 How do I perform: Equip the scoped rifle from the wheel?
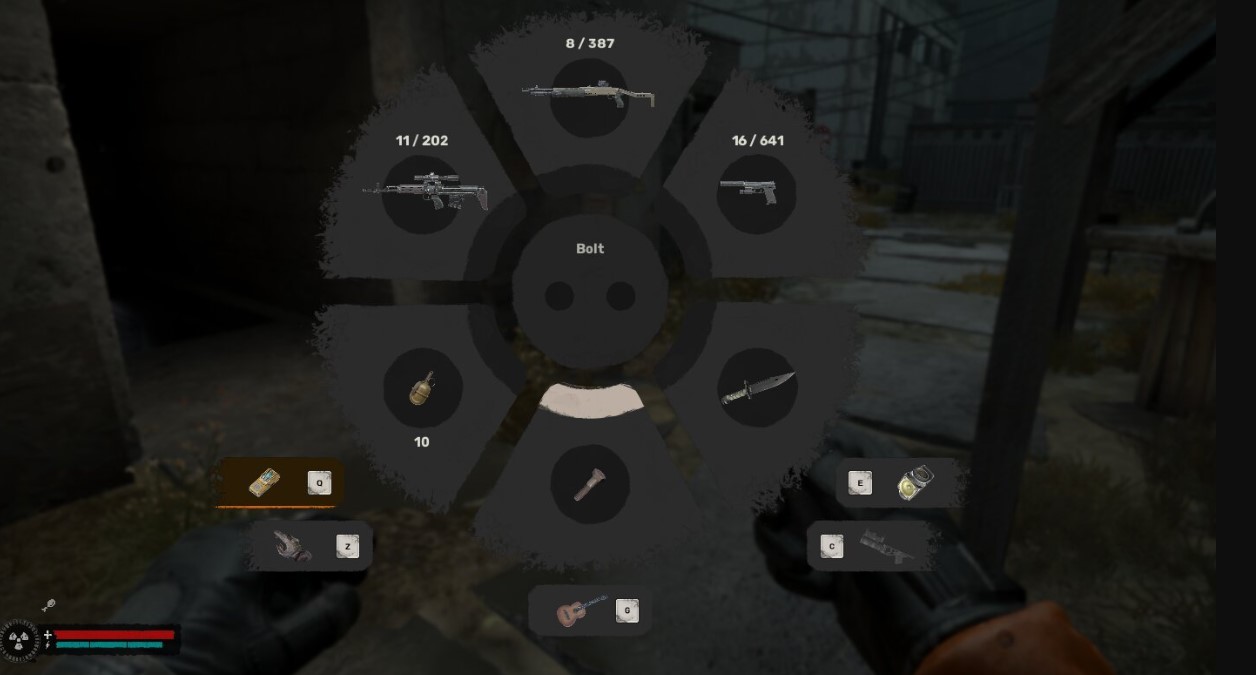coord(424,191)
